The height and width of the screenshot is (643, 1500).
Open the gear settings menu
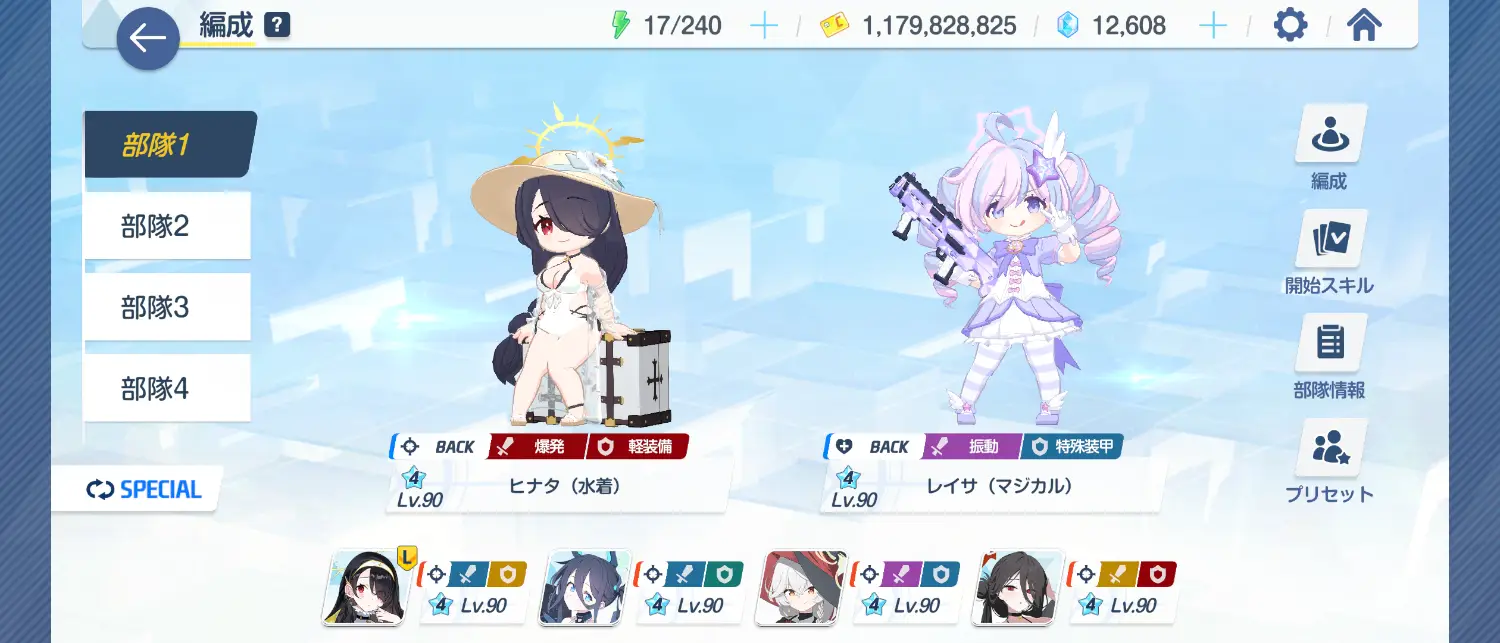pyautogui.click(x=1290, y=26)
